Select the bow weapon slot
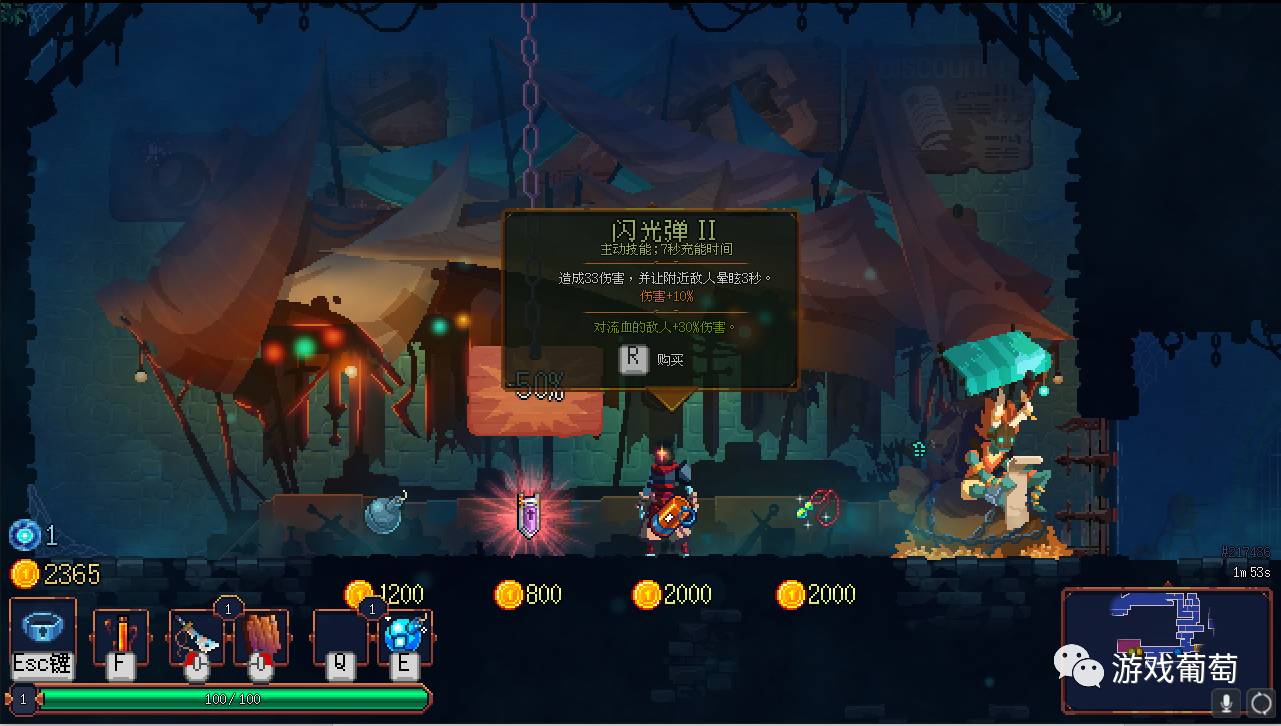This screenshot has width=1281, height=726. pyautogui.click(x=196, y=634)
